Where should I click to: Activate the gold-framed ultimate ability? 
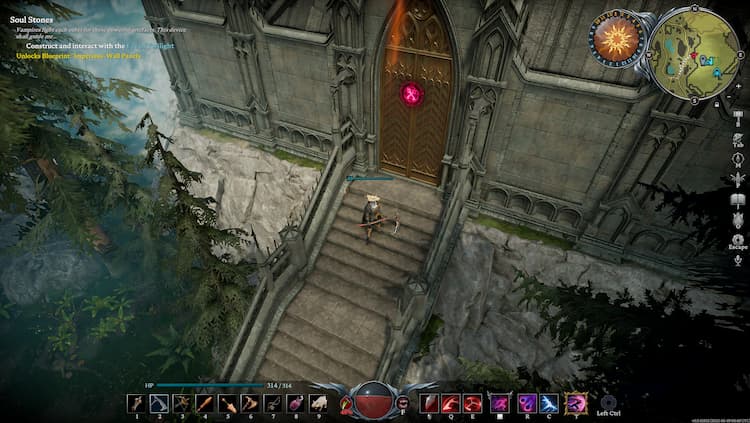click(575, 403)
